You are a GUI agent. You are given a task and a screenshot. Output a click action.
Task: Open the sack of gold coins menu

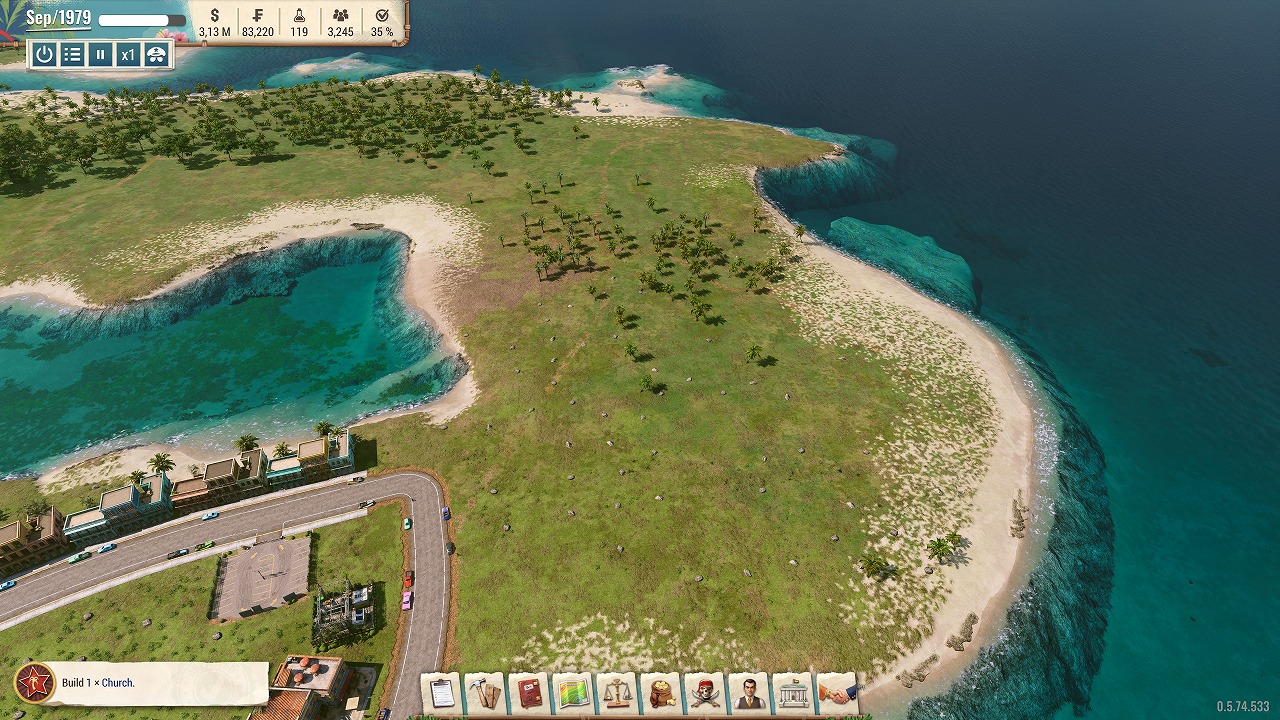660,693
